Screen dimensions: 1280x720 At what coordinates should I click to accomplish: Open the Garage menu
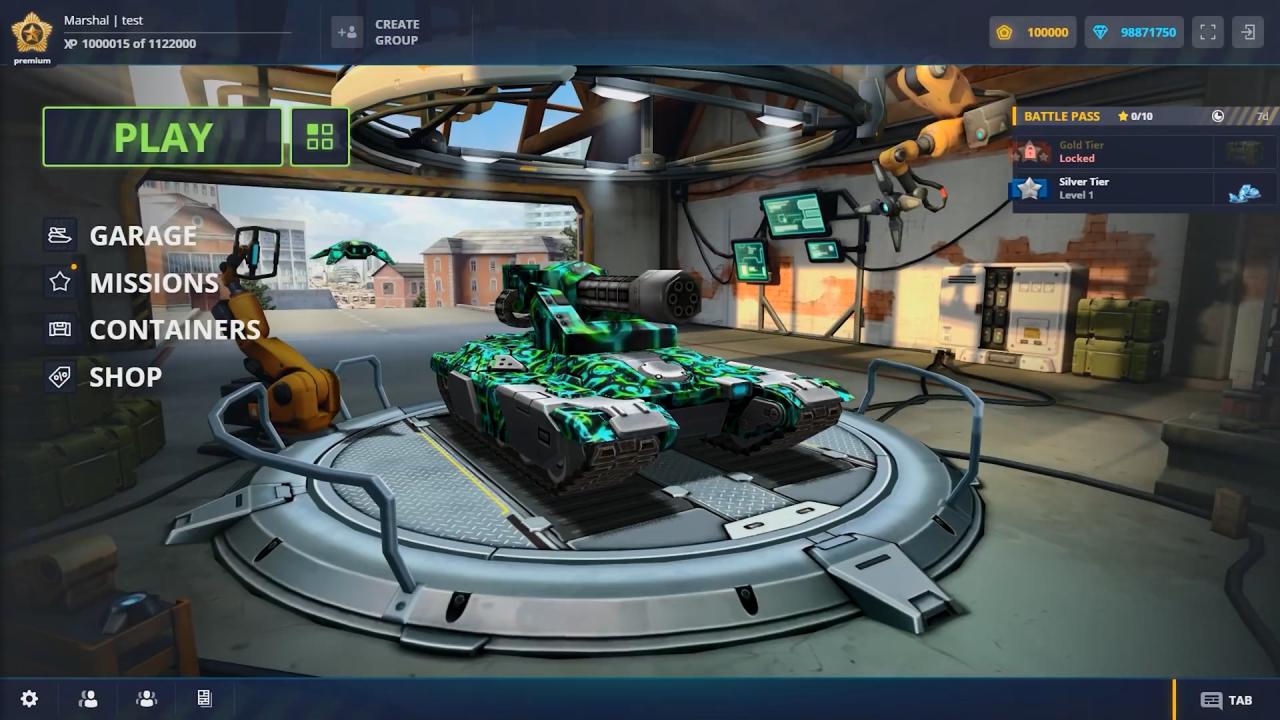click(x=142, y=236)
